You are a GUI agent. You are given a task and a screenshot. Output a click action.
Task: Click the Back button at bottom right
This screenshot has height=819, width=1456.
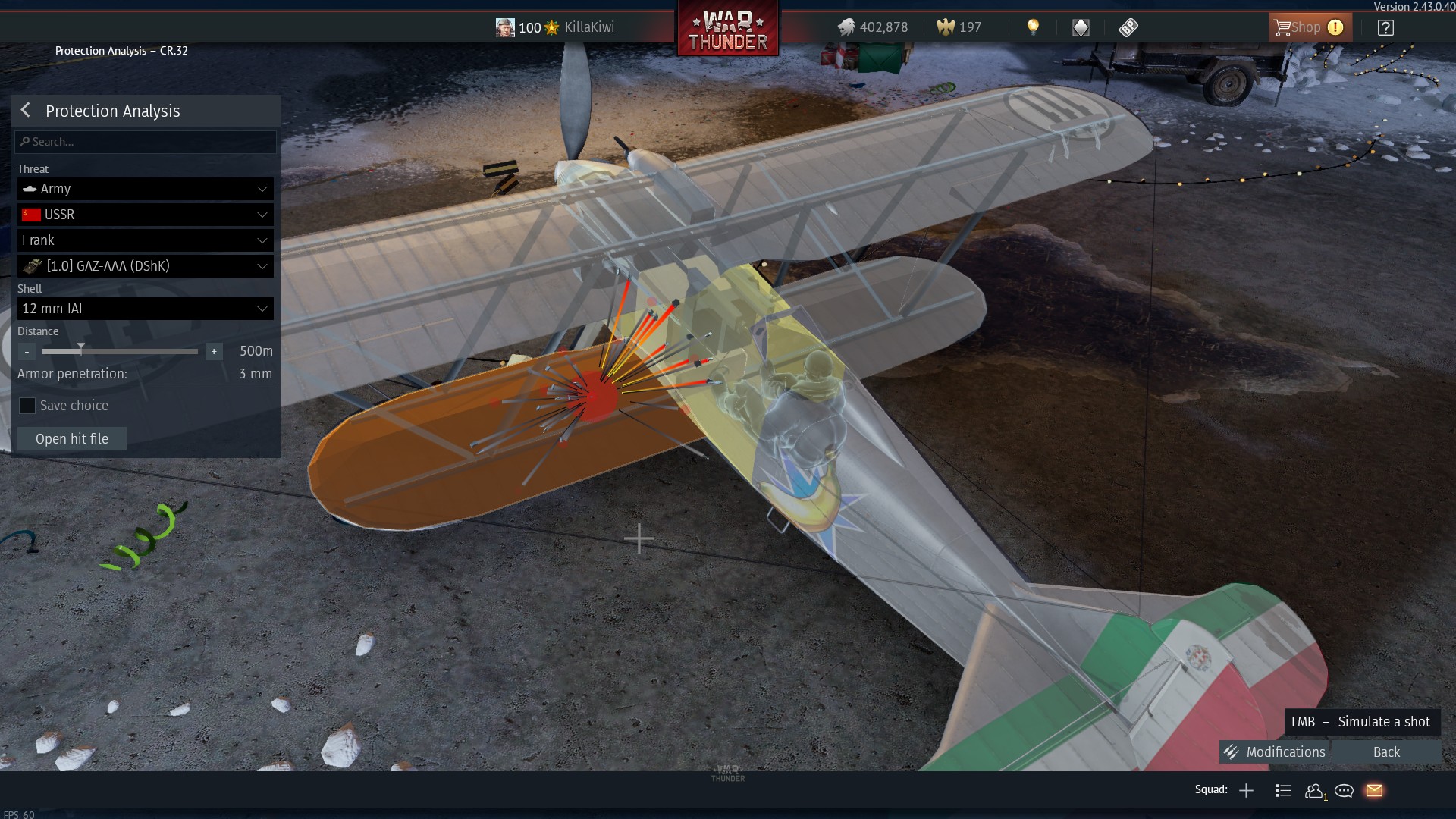(1385, 752)
